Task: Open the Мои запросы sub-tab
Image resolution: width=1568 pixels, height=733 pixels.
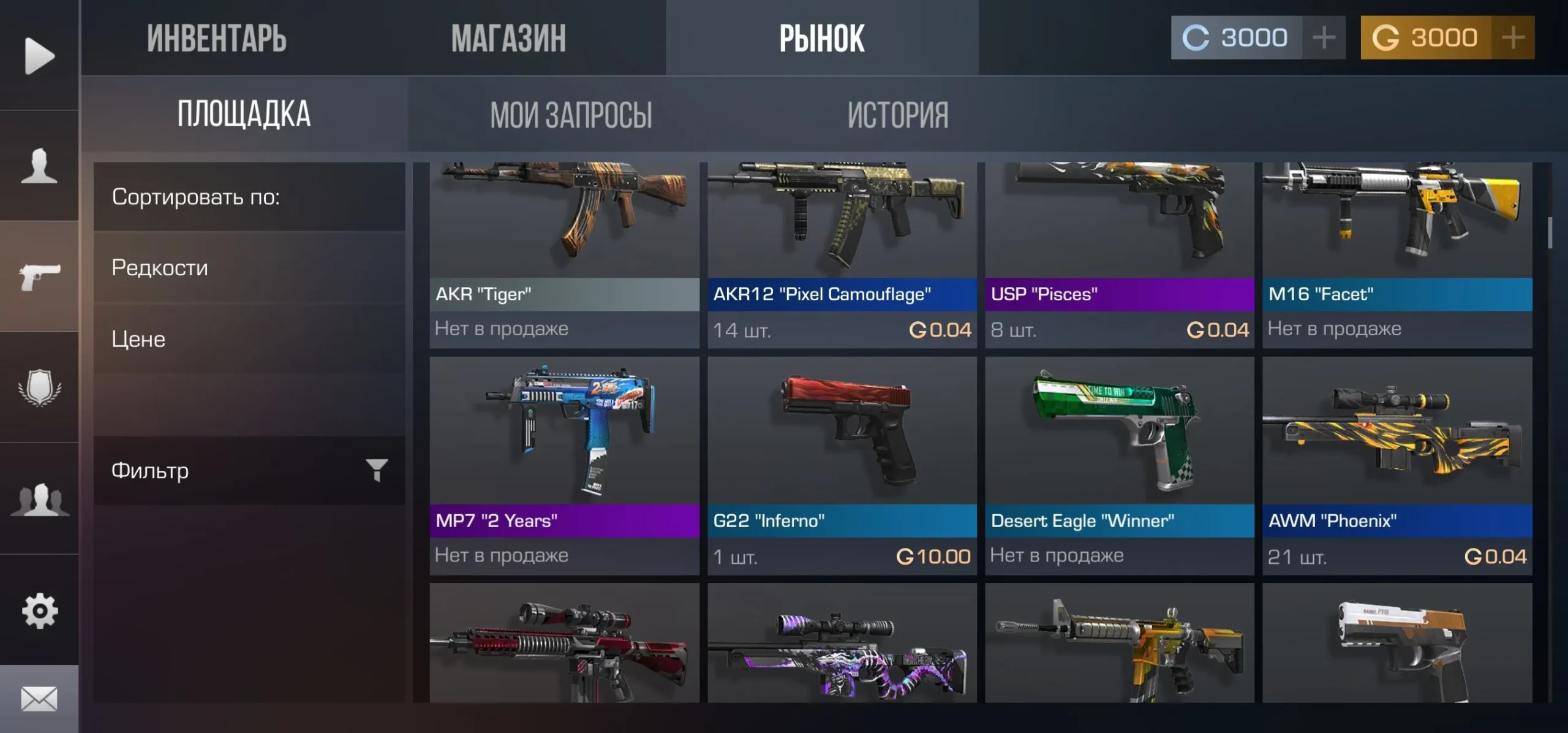Action: (x=571, y=115)
